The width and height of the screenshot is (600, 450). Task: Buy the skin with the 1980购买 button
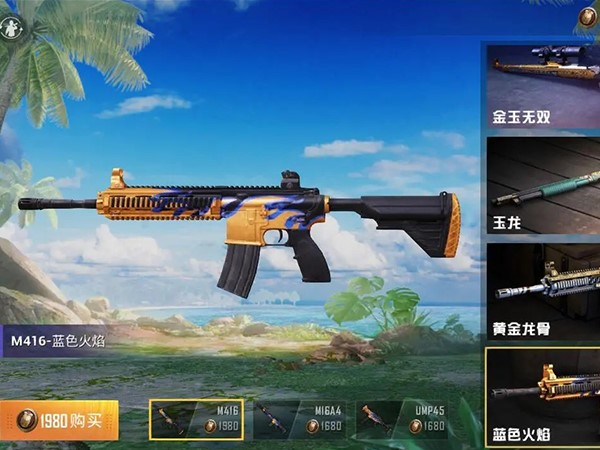(60, 420)
